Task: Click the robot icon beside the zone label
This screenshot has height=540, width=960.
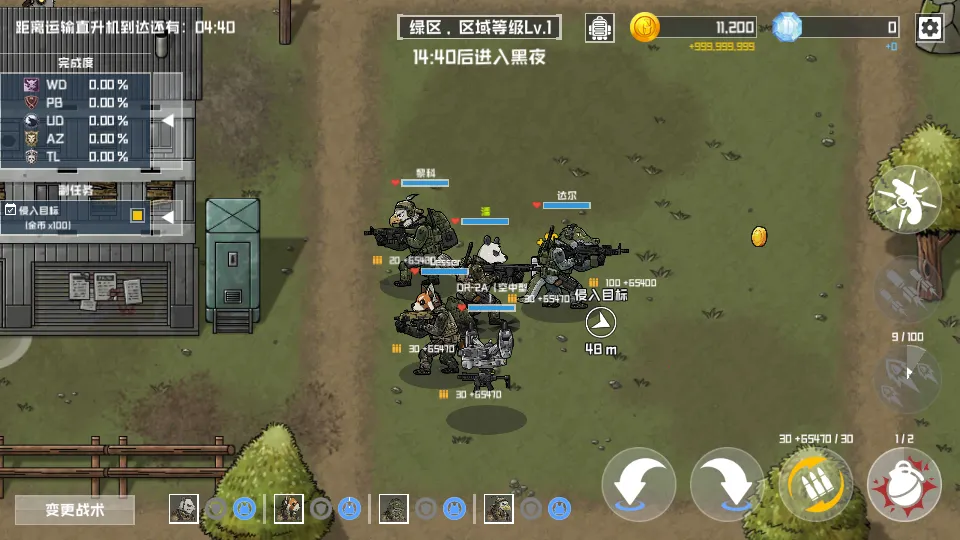Action: (x=599, y=28)
